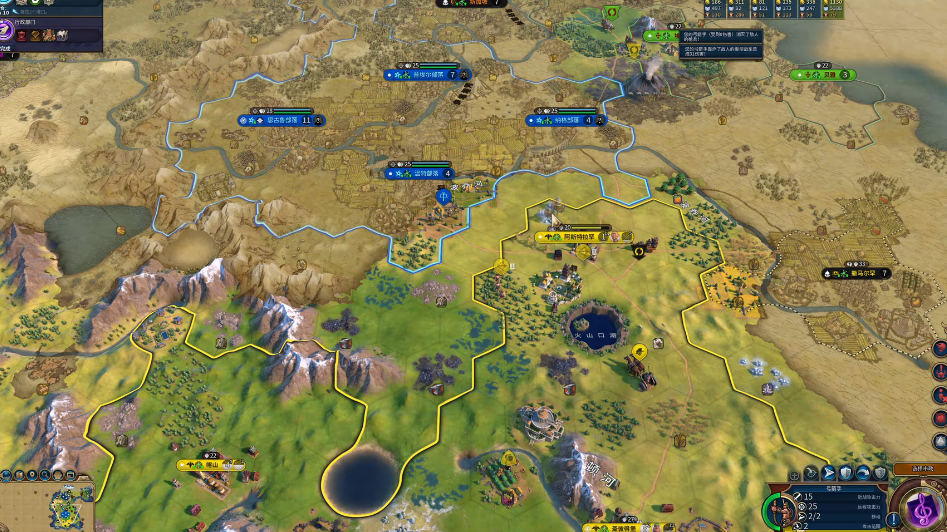Select the 撒马尔罕 city banner
The image size is (947, 532).
pos(856,273)
